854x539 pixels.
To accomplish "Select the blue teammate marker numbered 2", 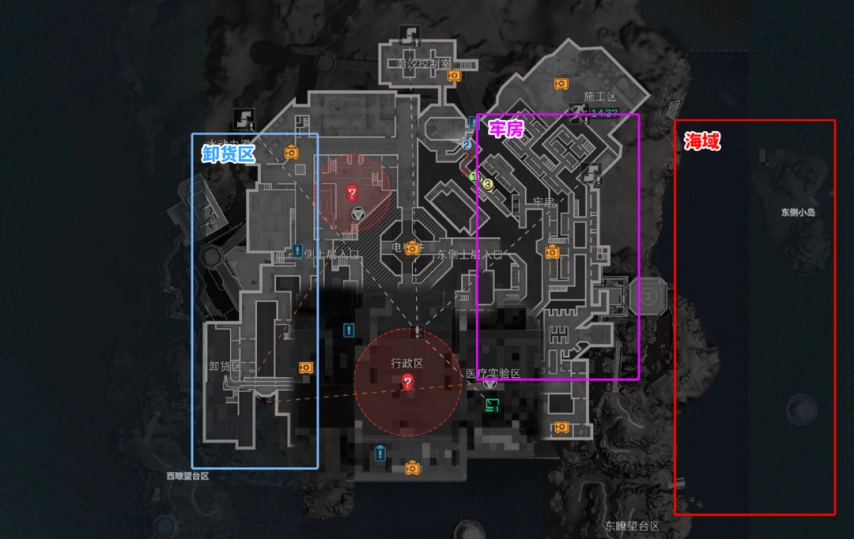I will (466, 145).
